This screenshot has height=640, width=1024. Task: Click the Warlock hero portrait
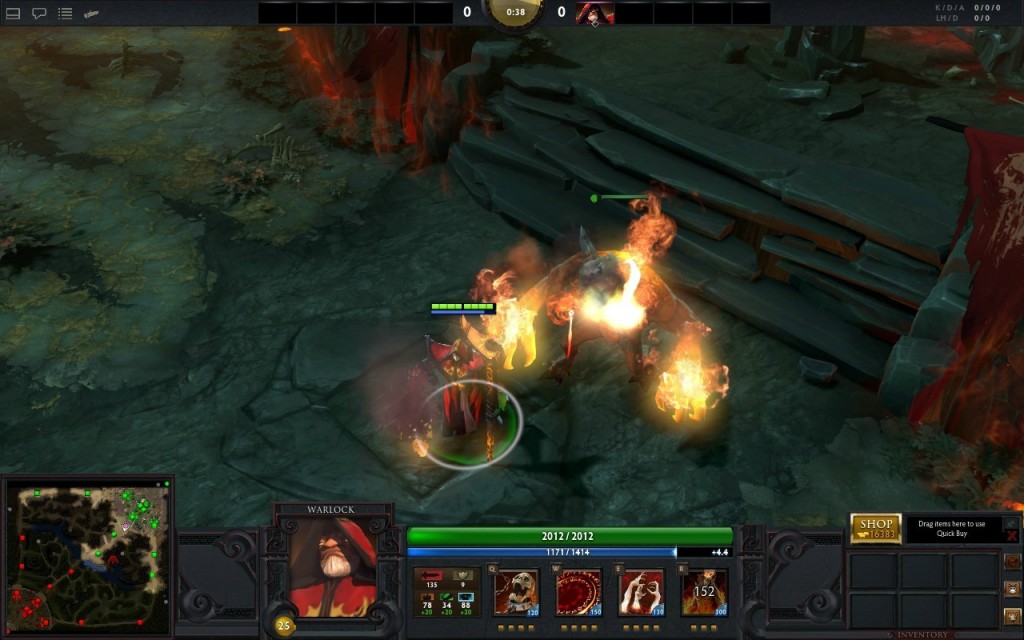pyautogui.click(x=333, y=567)
